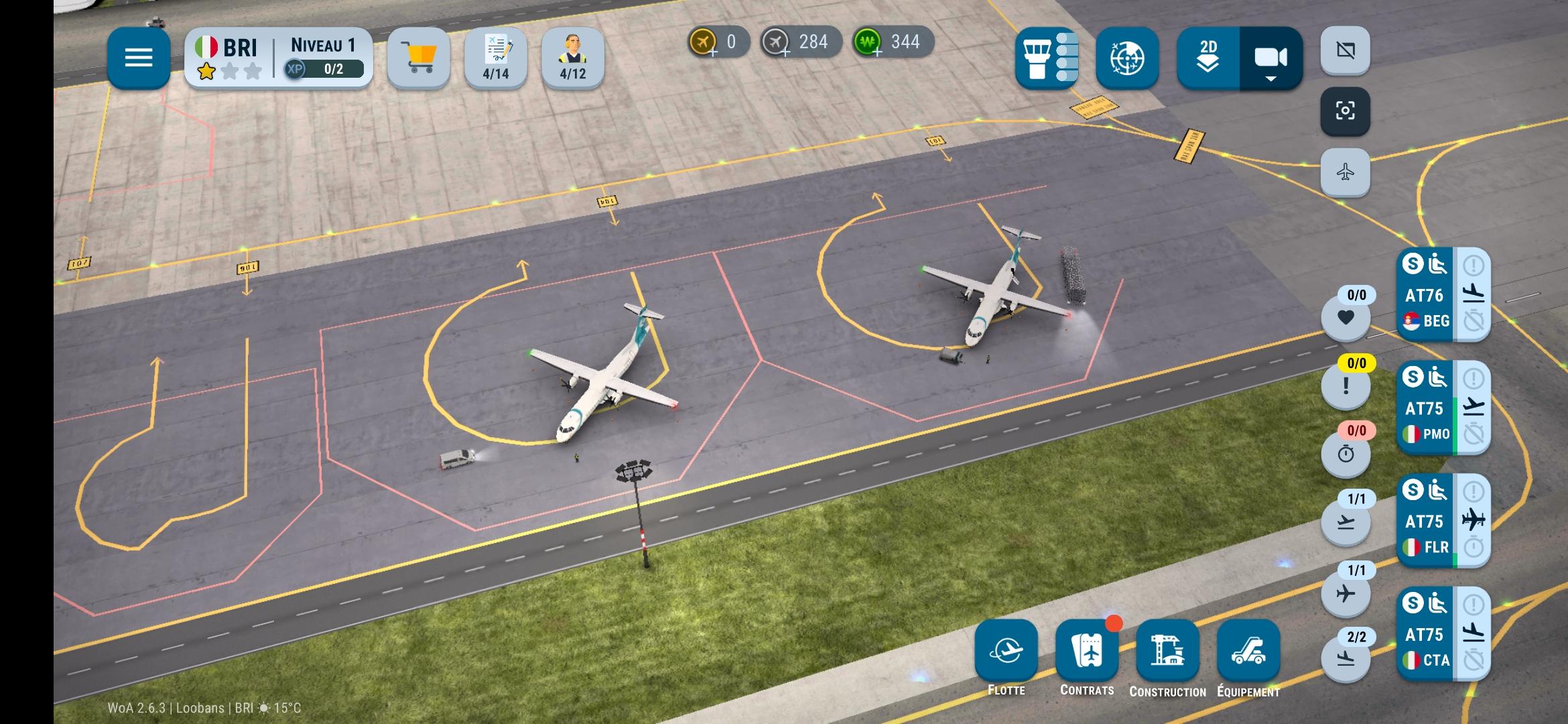Click the focus target camera button
This screenshot has width=1568, height=724.
pos(1345,111)
